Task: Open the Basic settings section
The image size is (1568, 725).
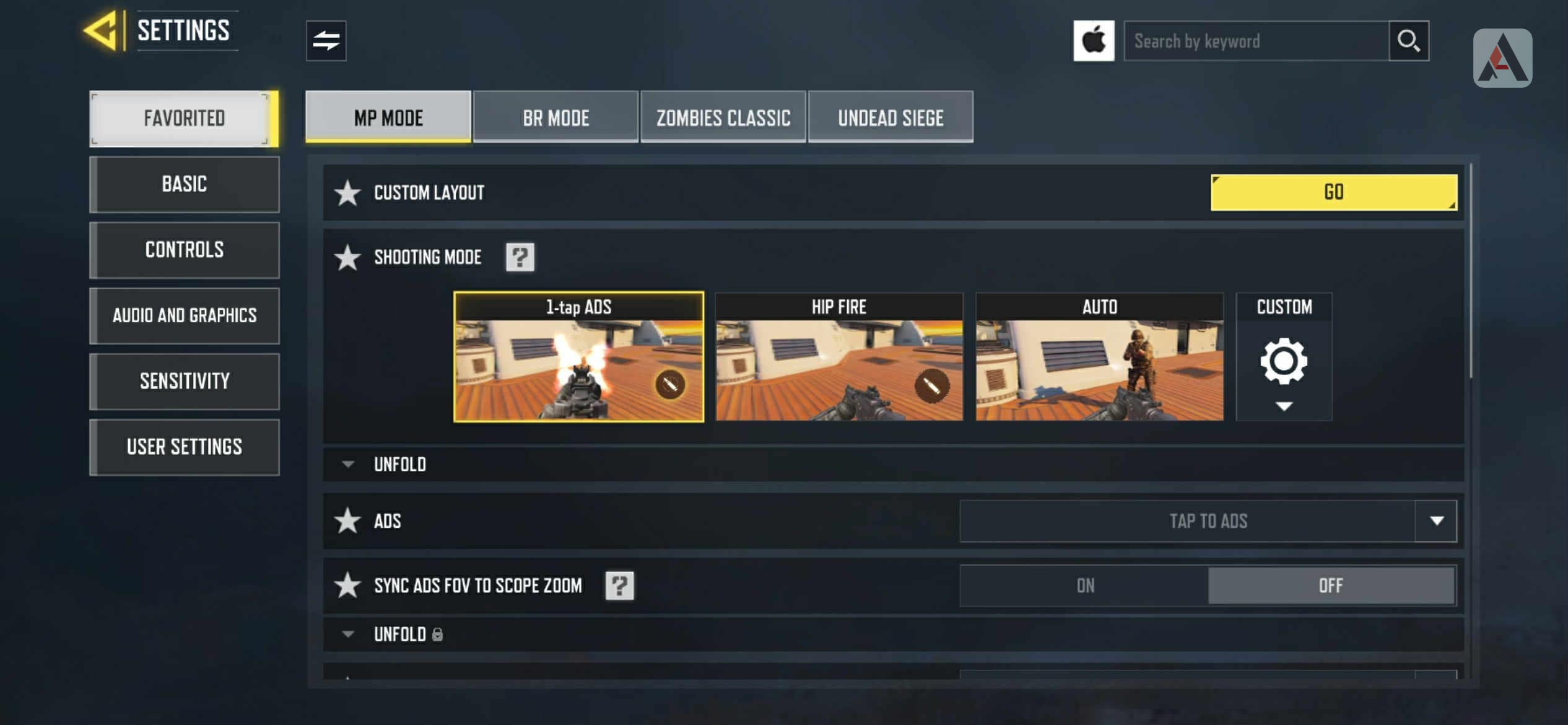Action: tap(185, 184)
